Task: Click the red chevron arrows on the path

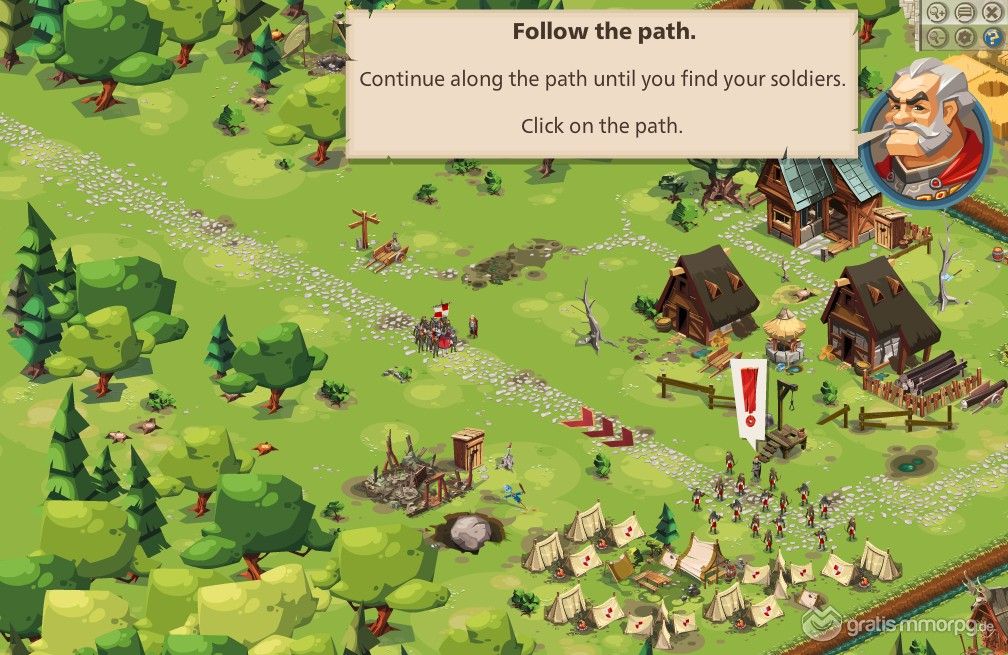Action: [x=598, y=427]
